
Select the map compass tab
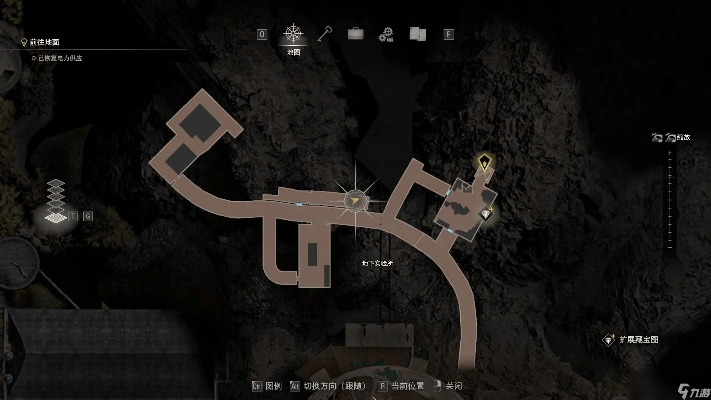click(294, 34)
